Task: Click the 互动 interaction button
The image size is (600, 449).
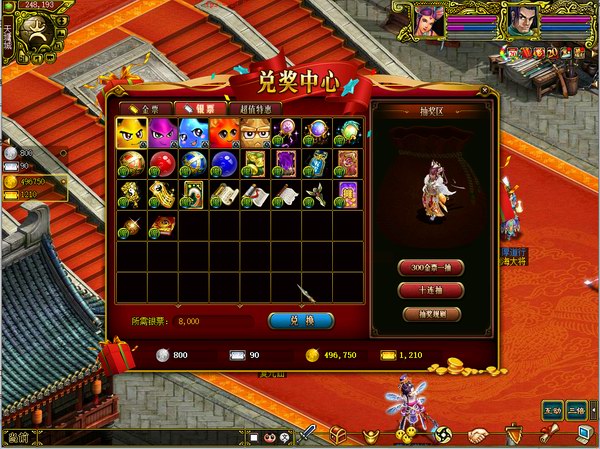Action: [x=551, y=410]
